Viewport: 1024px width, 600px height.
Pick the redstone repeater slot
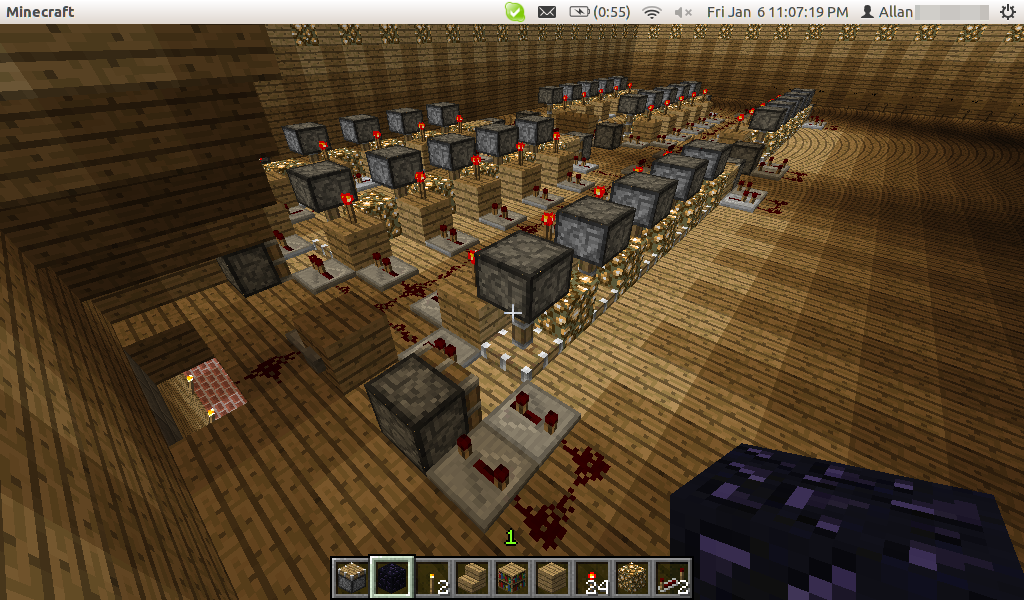(671, 578)
